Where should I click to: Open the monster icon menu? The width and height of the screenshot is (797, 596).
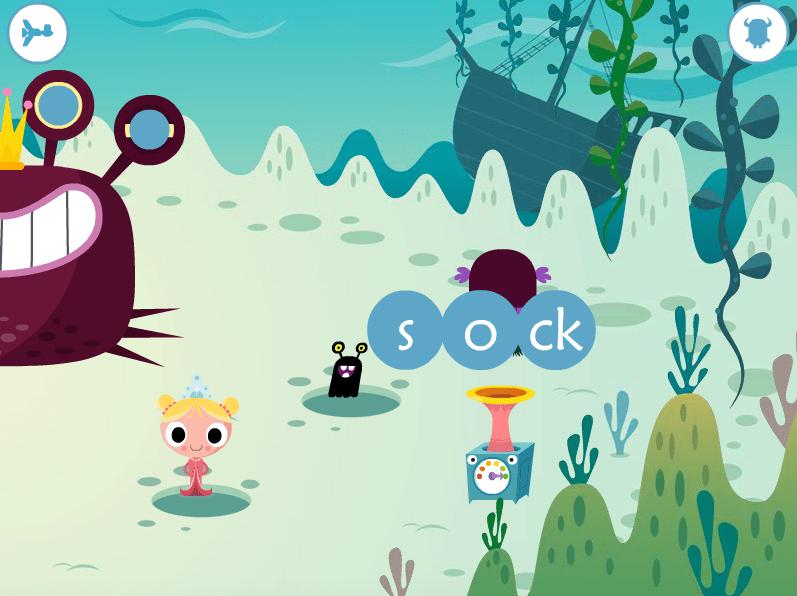point(757,33)
